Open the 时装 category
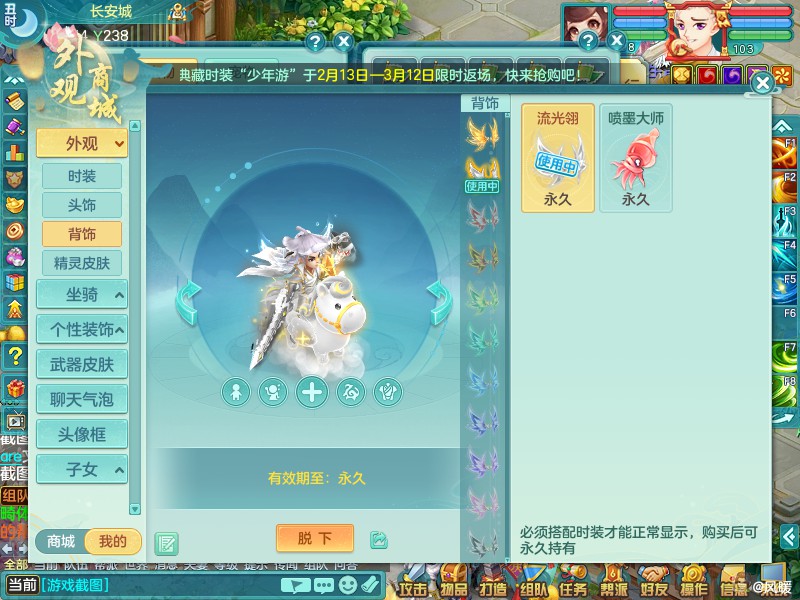This screenshot has width=800, height=600. [82, 176]
